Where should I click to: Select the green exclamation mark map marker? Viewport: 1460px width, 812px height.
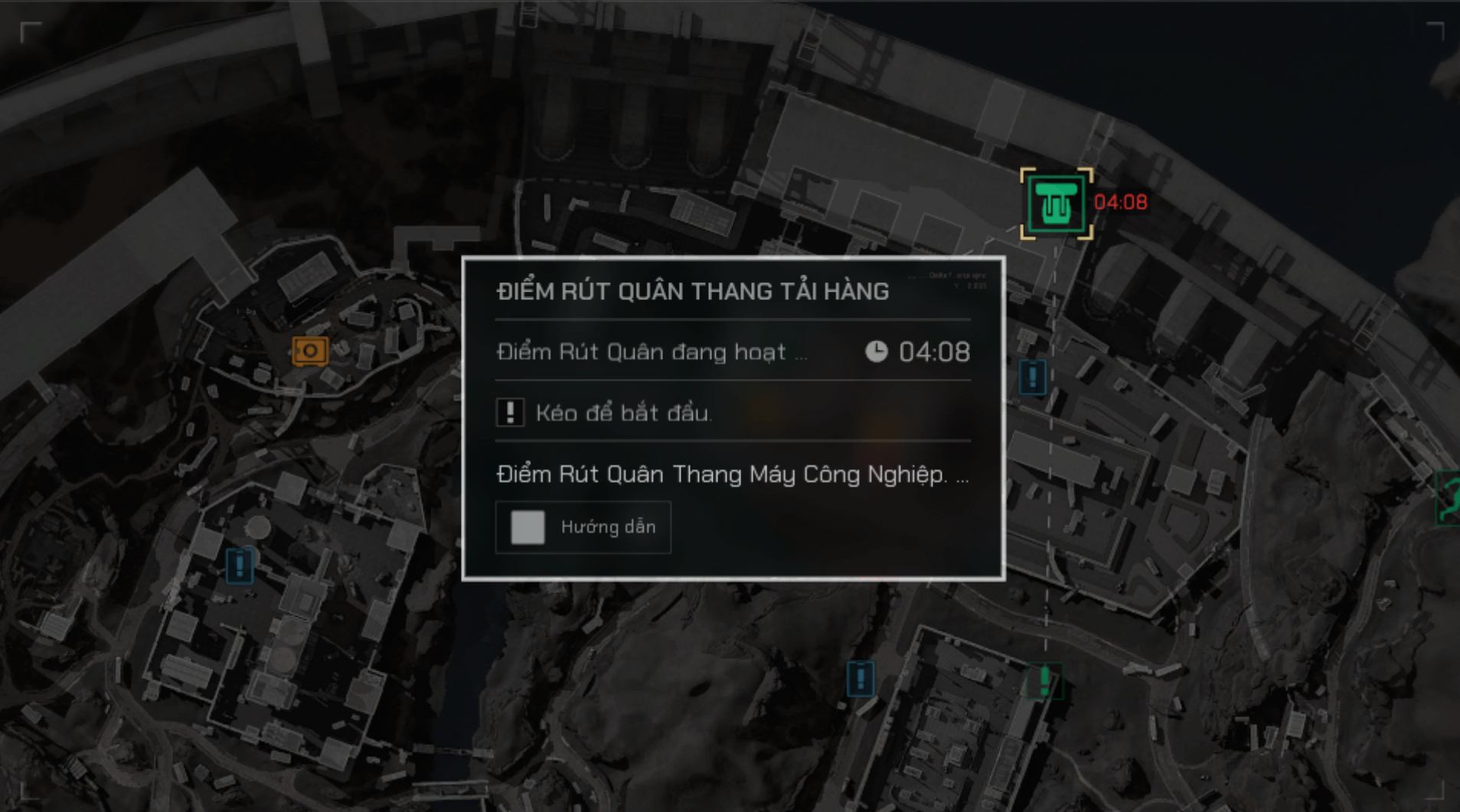click(1044, 680)
